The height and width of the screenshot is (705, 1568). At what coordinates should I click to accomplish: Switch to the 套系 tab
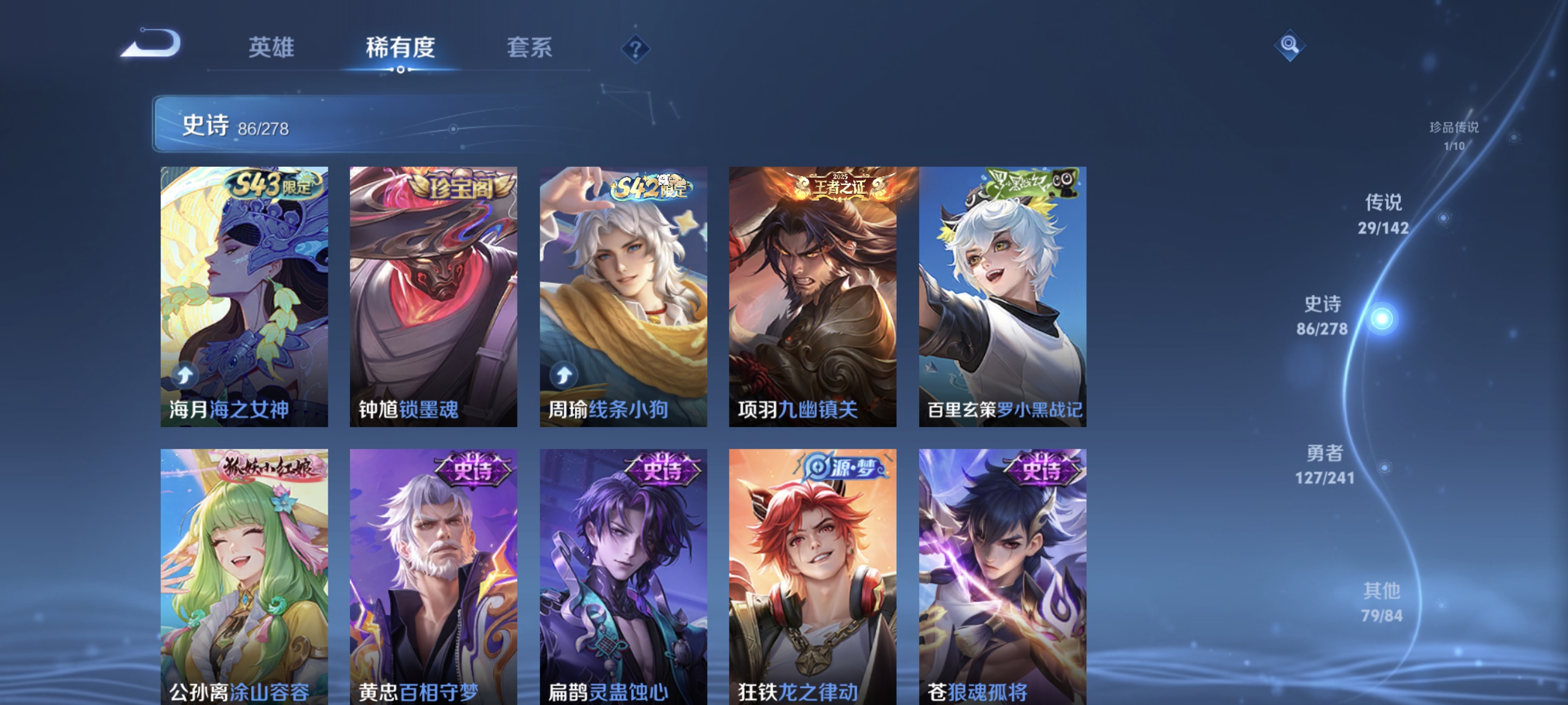pyautogui.click(x=530, y=49)
